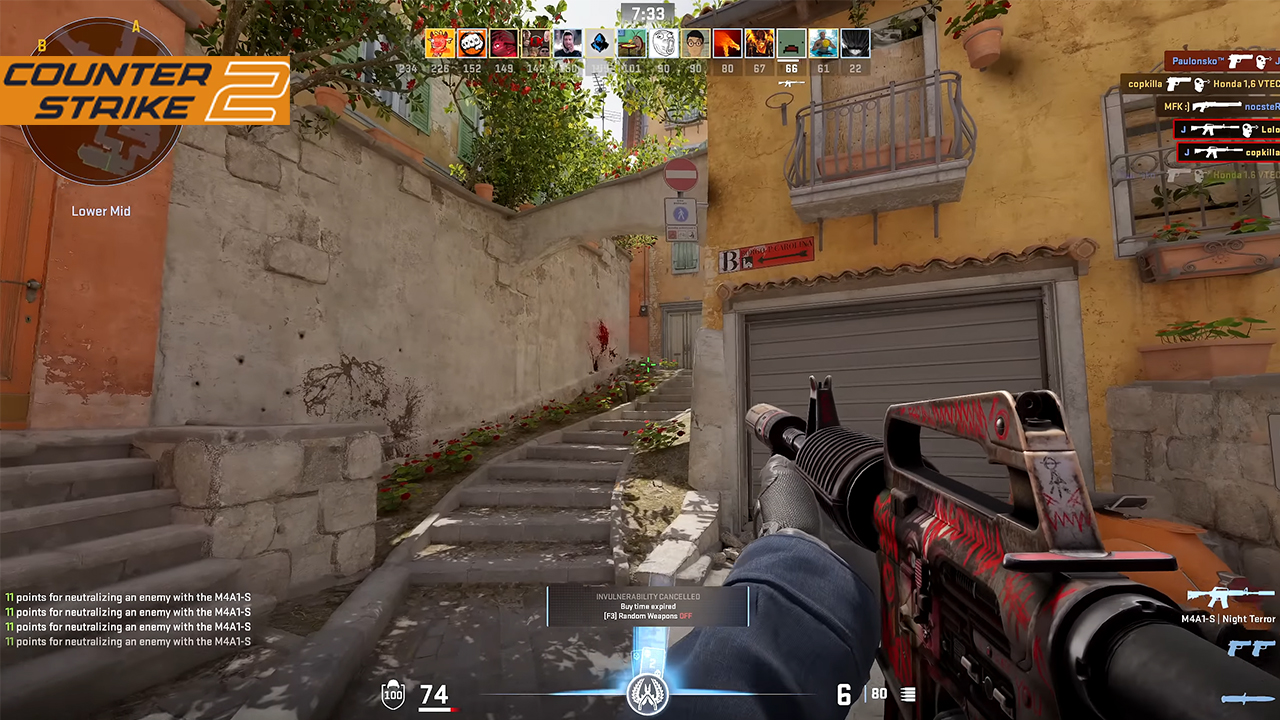Switch to the dual pistols slot
The image size is (1280, 720).
pyautogui.click(x=1250, y=647)
